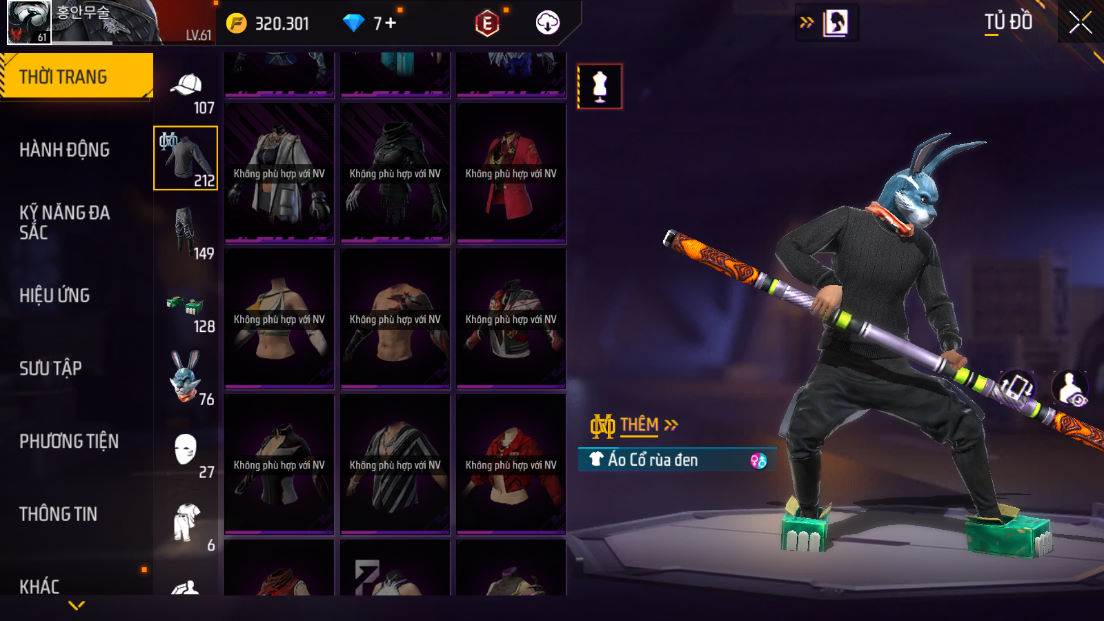Open the THÔNG TIN tab
Viewport: 1104px width, 621px height.
tap(58, 514)
